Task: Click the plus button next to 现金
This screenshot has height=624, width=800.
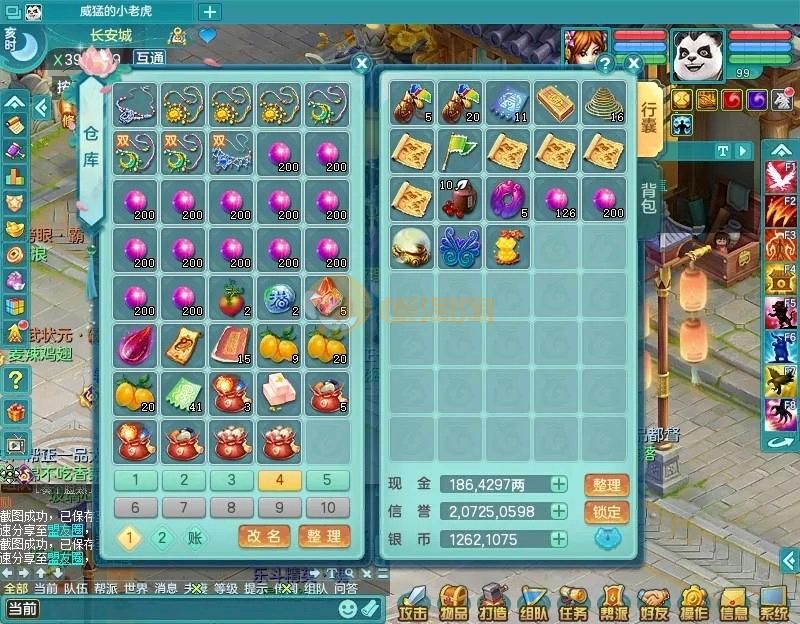Action: [x=559, y=485]
